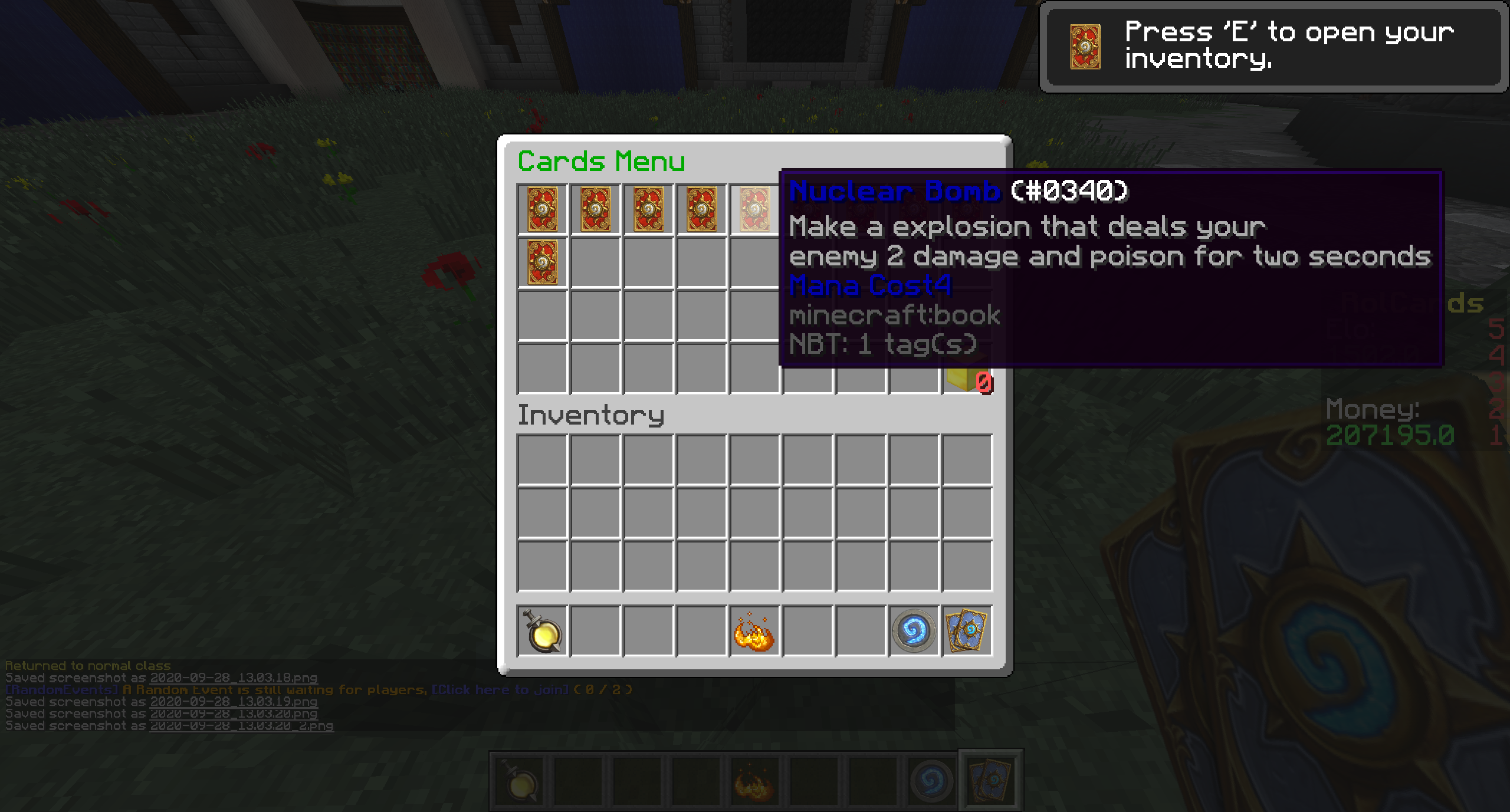Select the yellow orb potion inventory slot
The width and height of the screenshot is (1510, 812).
[x=542, y=631]
